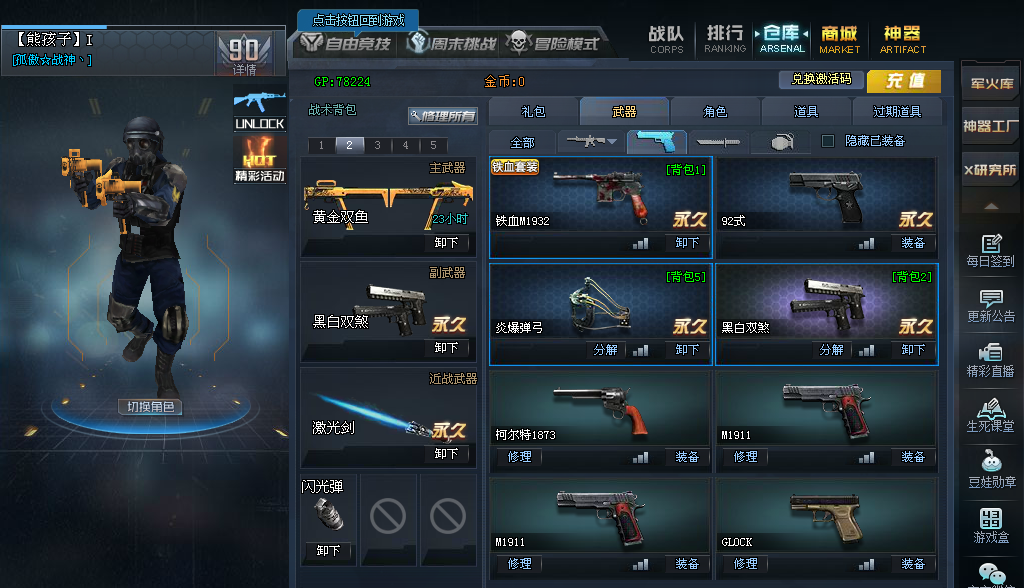This screenshot has height=588, width=1024.
Task: Switch to the 道具 items tab
Action: point(806,112)
